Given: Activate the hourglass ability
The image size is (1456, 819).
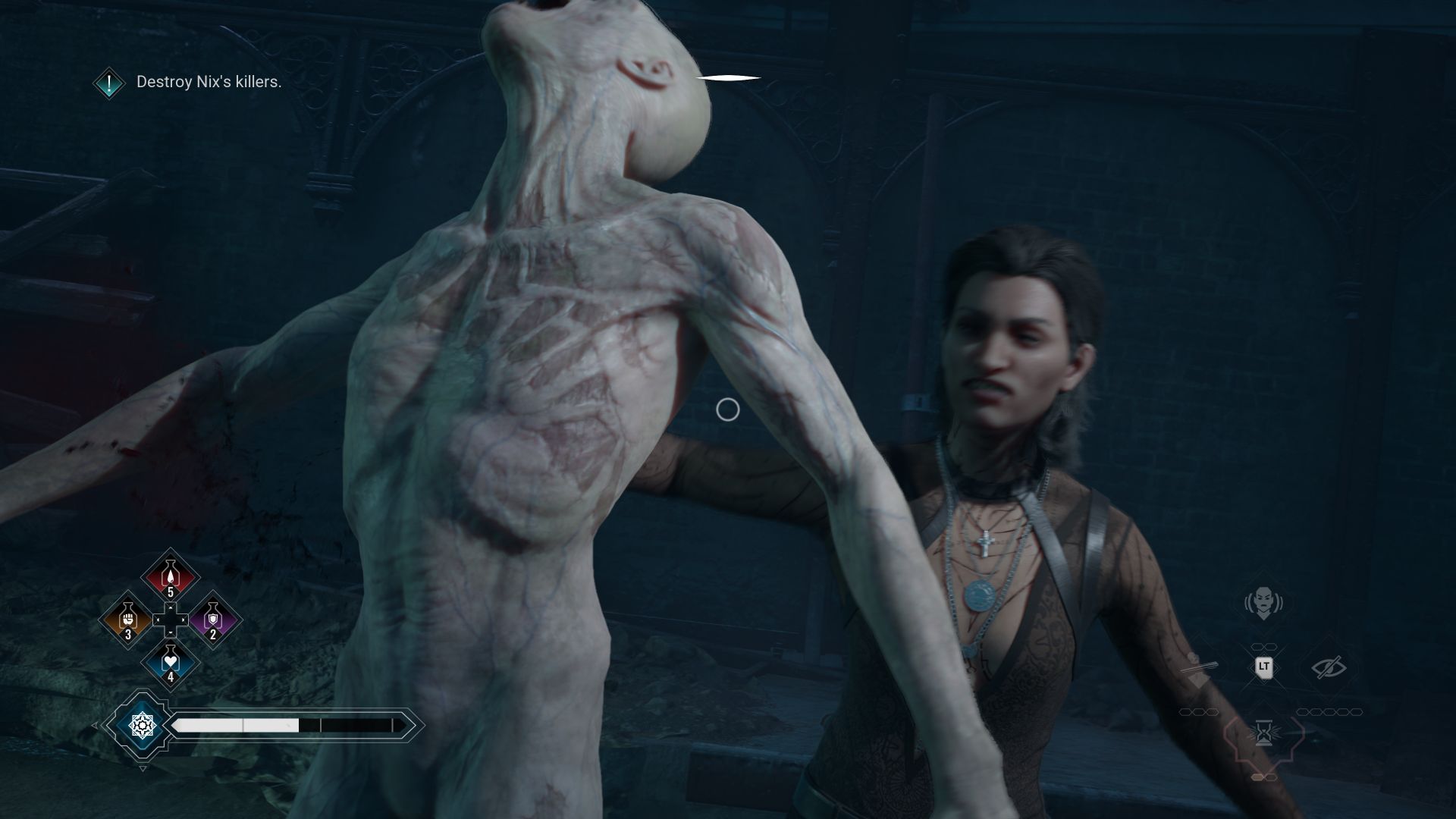Looking at the screenshot, I should [x=1263, y=733].
